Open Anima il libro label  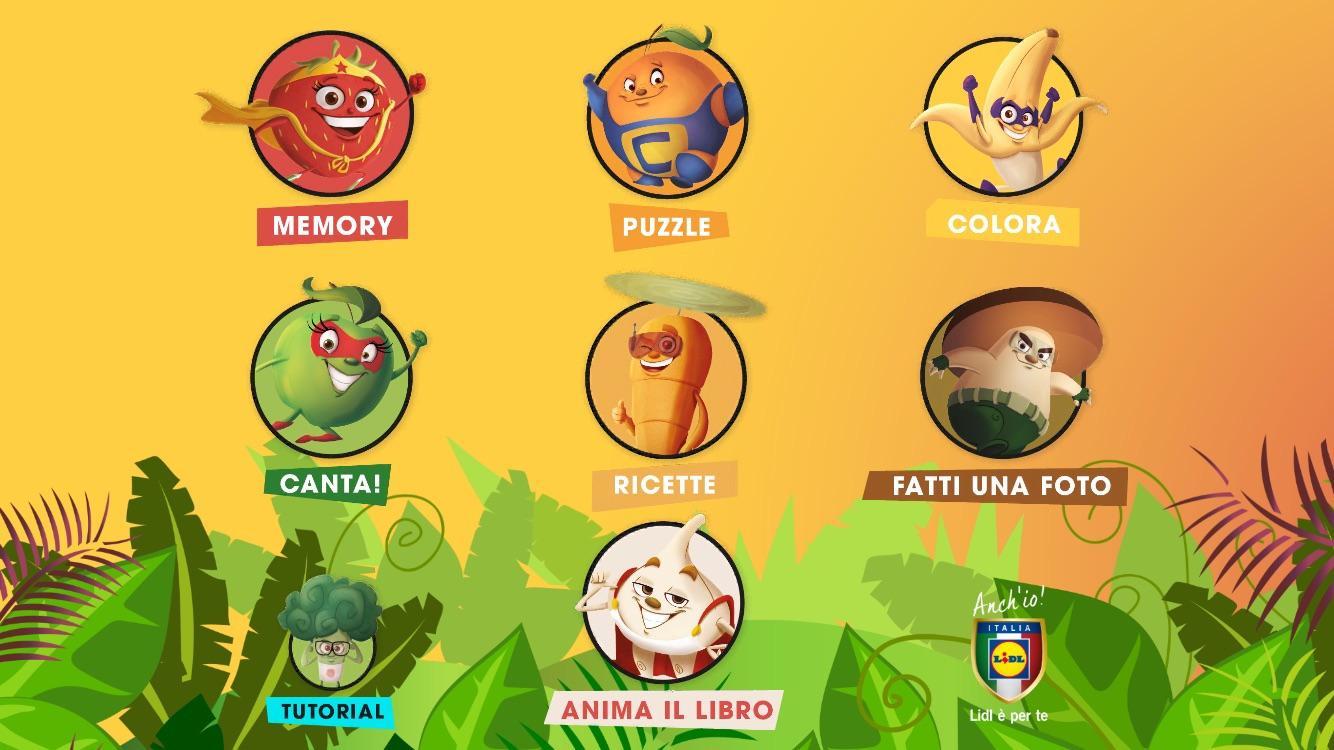point(667,710)
